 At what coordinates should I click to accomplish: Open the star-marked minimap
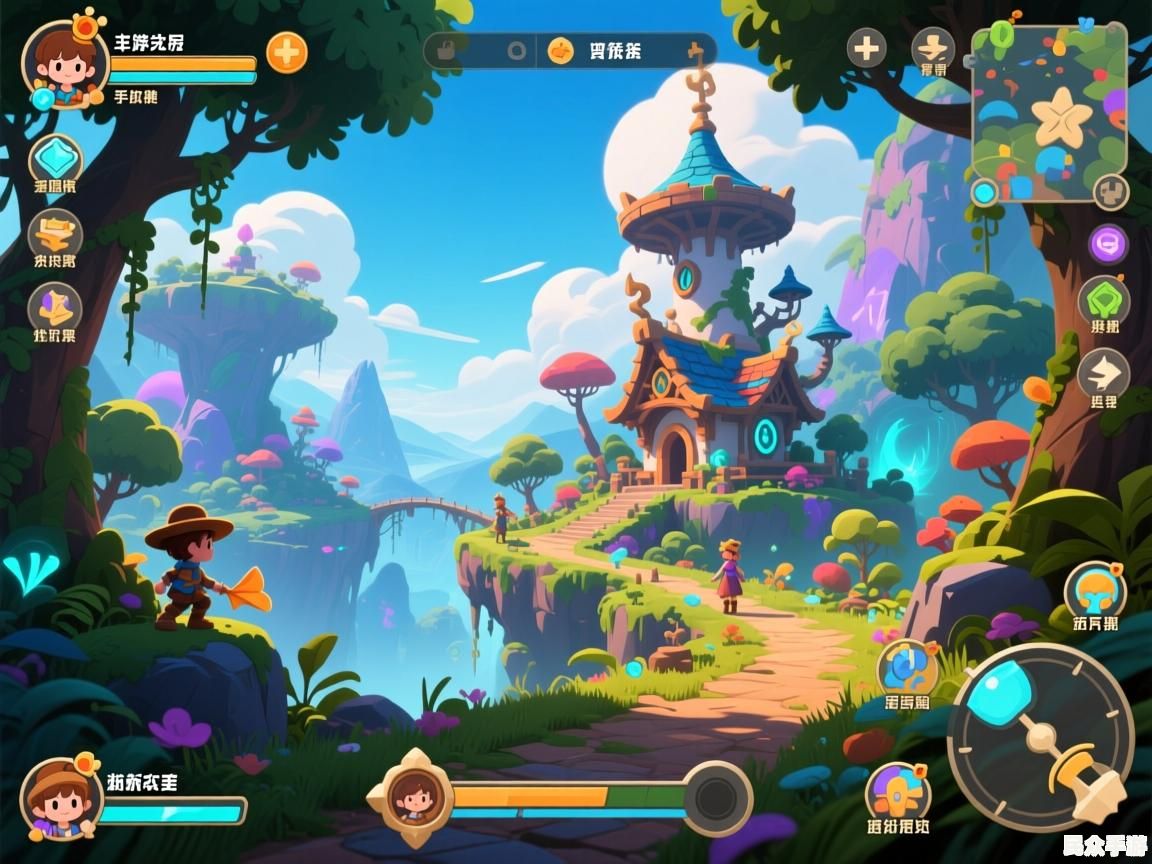pos(1049,110)
